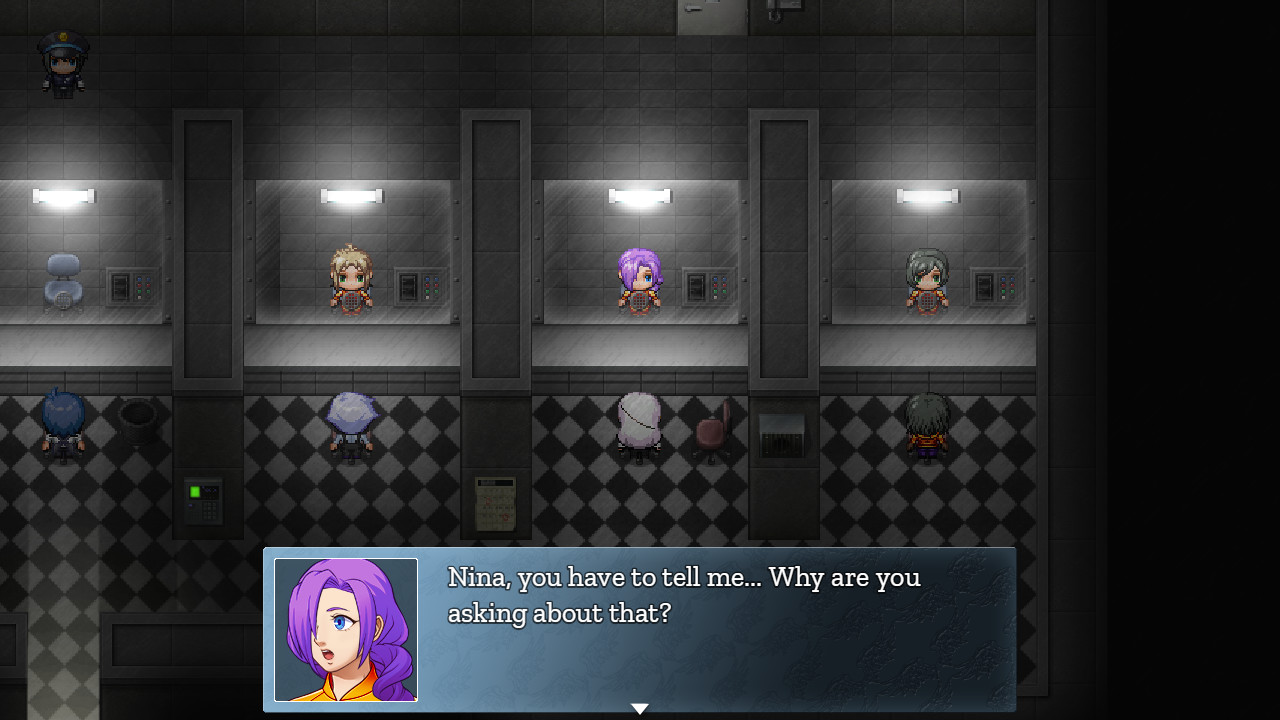The image size is (1280, 720).
Task: Advance the dialogue with the down arrow
Action: [640, 708]
